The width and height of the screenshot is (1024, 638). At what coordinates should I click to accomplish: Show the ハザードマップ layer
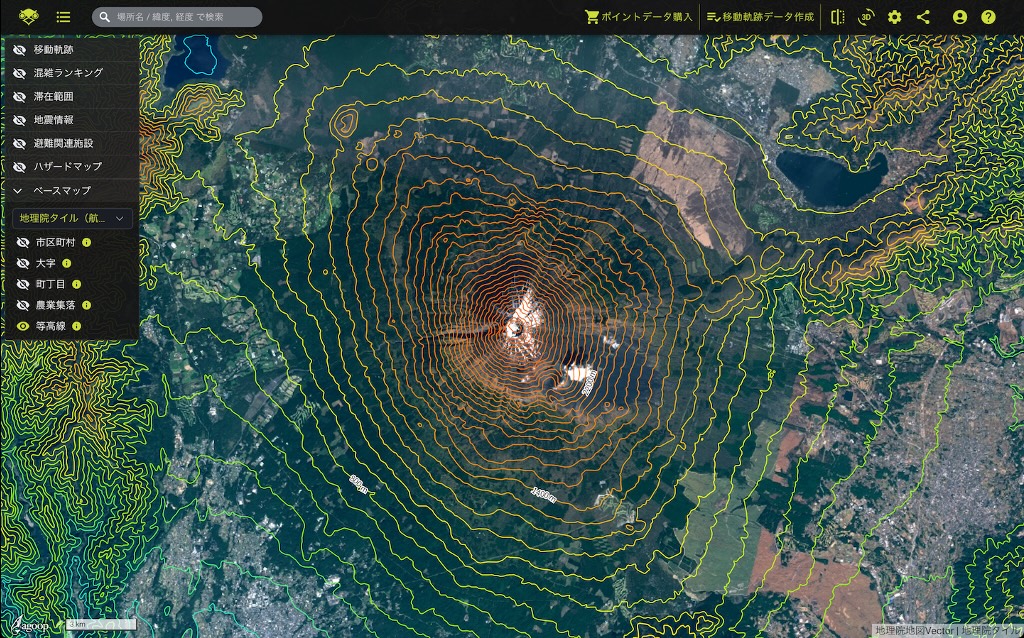pyautogui.click(x=20, y=166)
